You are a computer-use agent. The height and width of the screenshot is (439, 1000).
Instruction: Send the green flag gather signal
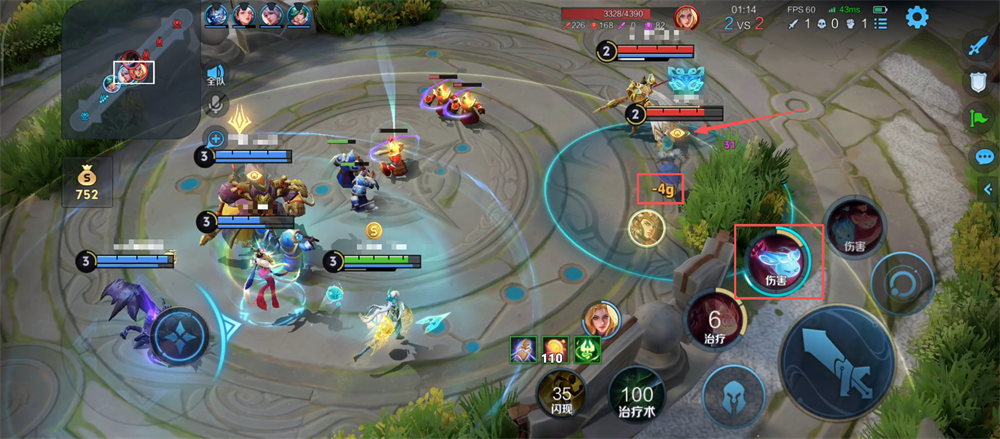click(x=978, y=120)
